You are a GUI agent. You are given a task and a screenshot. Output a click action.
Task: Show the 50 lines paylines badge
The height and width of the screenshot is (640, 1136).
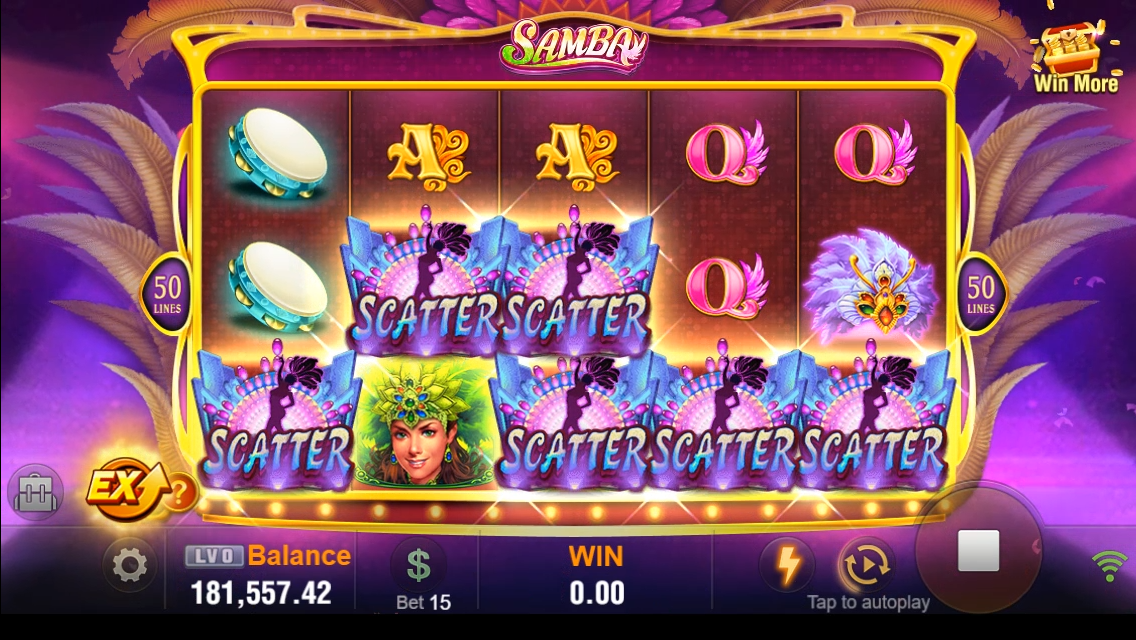pos(167,293)
